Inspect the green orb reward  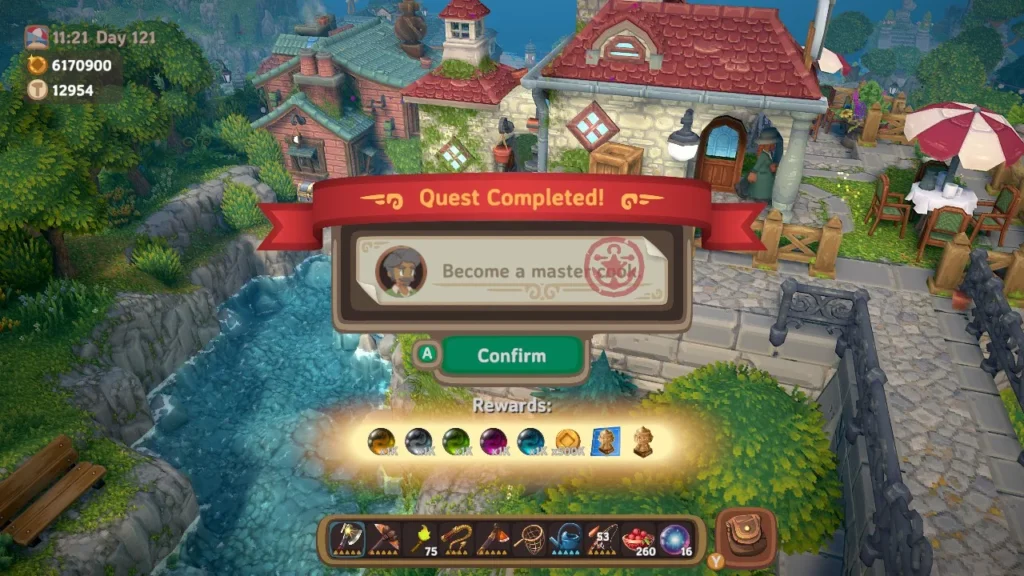click(x=455, y=442)
